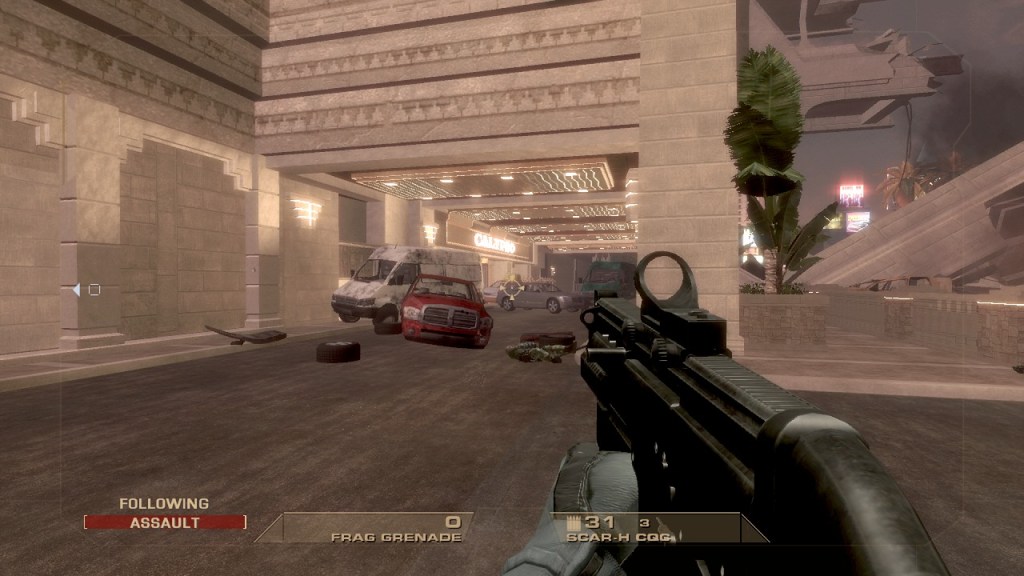The height and width of the screenshot is (576, 1024).
Task: Click the waypoint arrow marker at screen edge
Action: 77,290
